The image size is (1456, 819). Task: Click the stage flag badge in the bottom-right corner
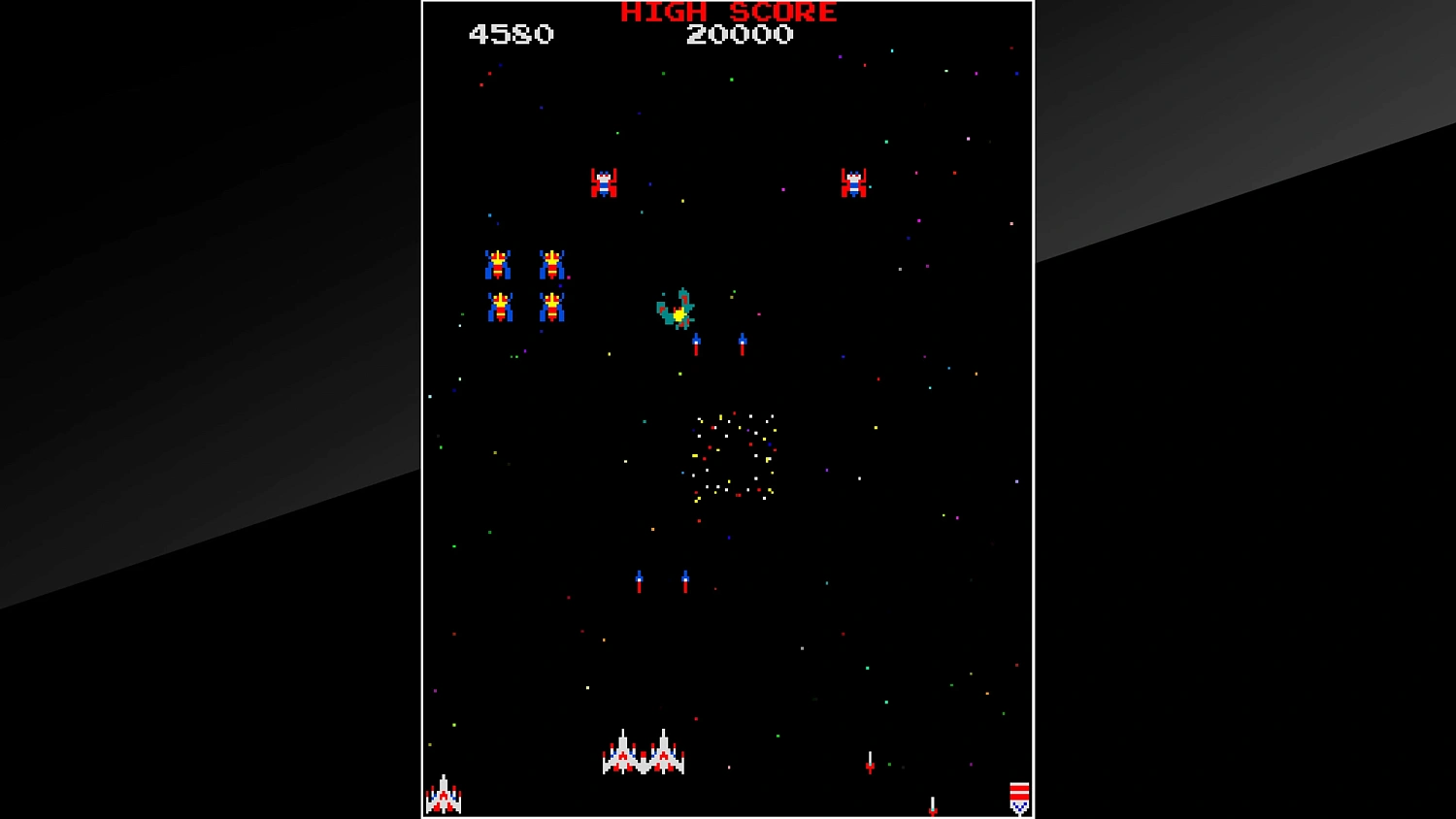(1018, 796)
